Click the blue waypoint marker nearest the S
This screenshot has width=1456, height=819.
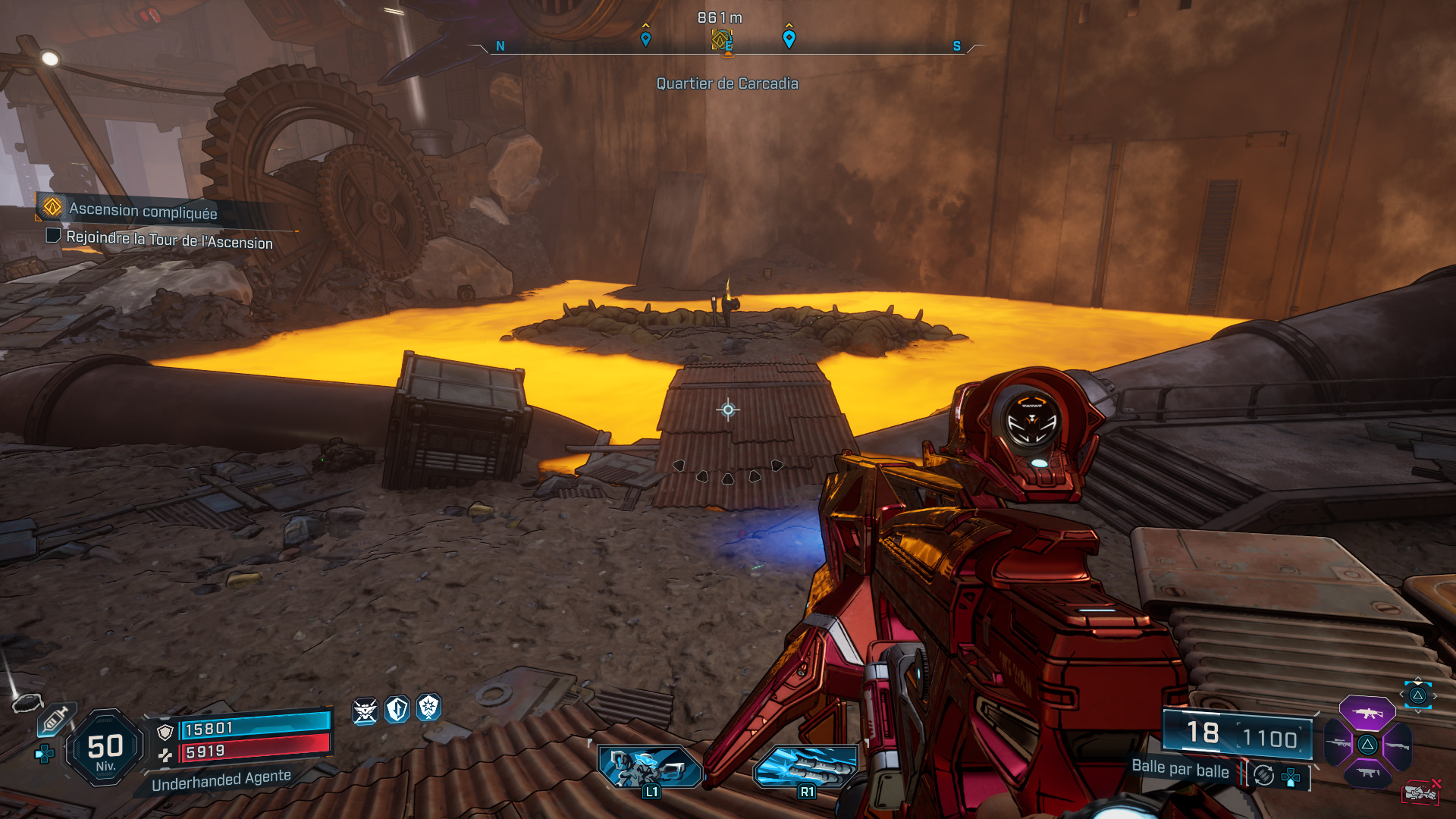(x=789, y=39)
